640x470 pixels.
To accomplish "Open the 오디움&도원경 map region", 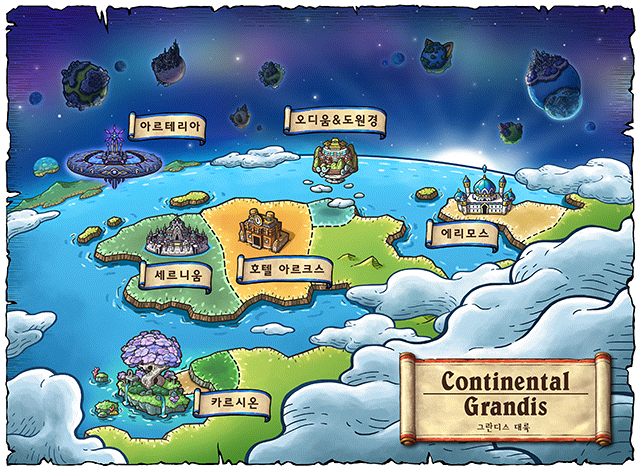I will coord(335,121).
